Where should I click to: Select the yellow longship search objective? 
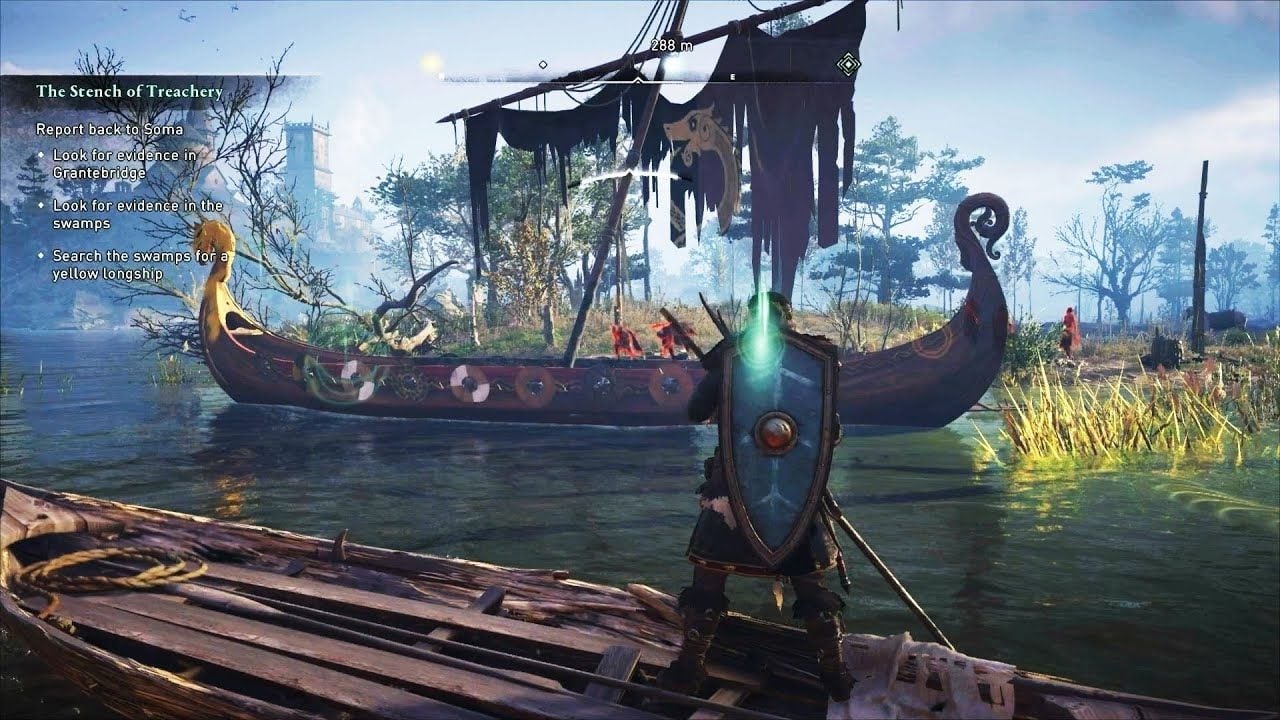[x=140, y=264]
